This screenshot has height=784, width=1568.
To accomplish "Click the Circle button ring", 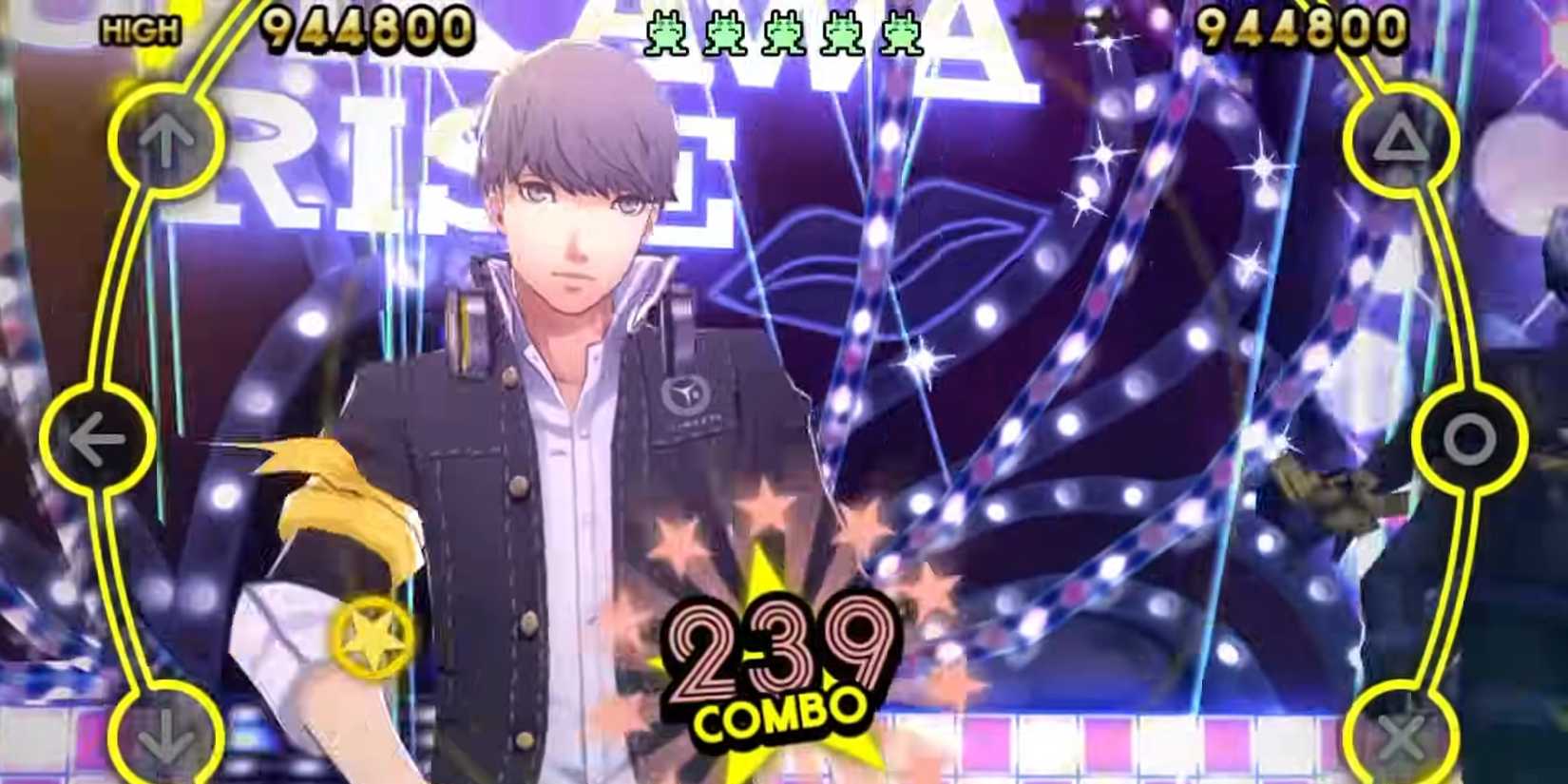I will 1472,439.
